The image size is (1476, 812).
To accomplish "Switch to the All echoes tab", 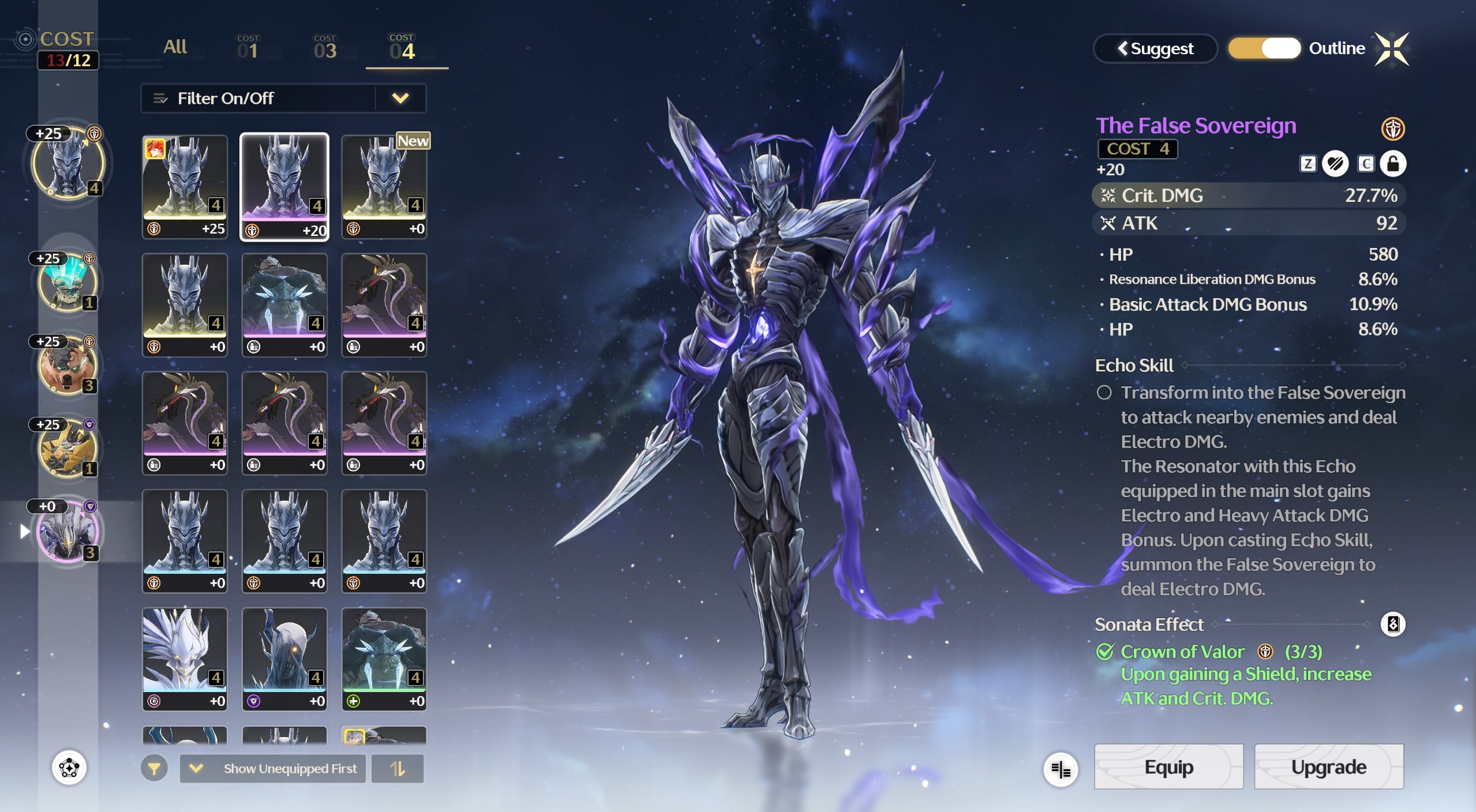I will (x=175, y=47).
